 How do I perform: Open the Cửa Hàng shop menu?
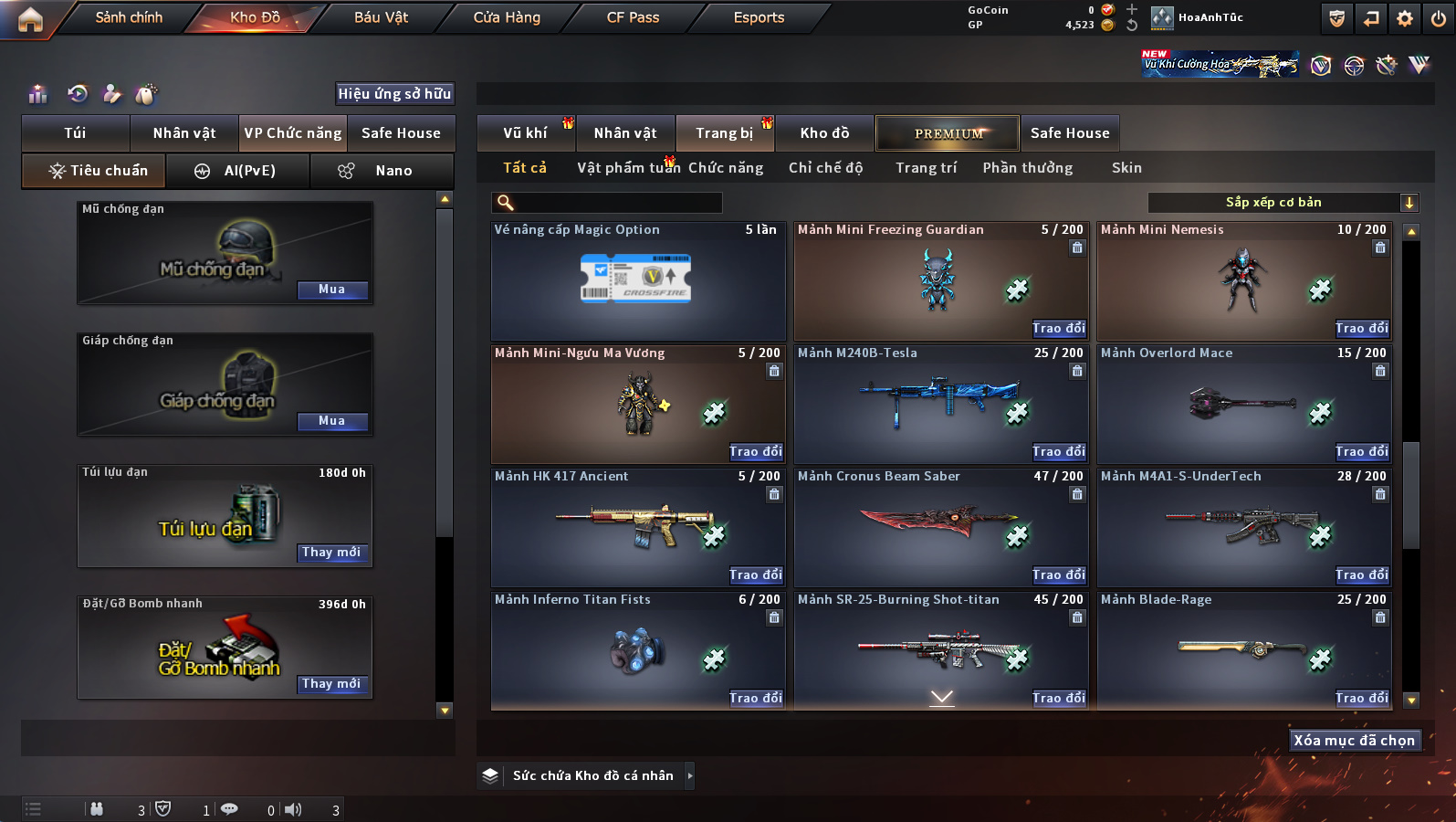507,17
